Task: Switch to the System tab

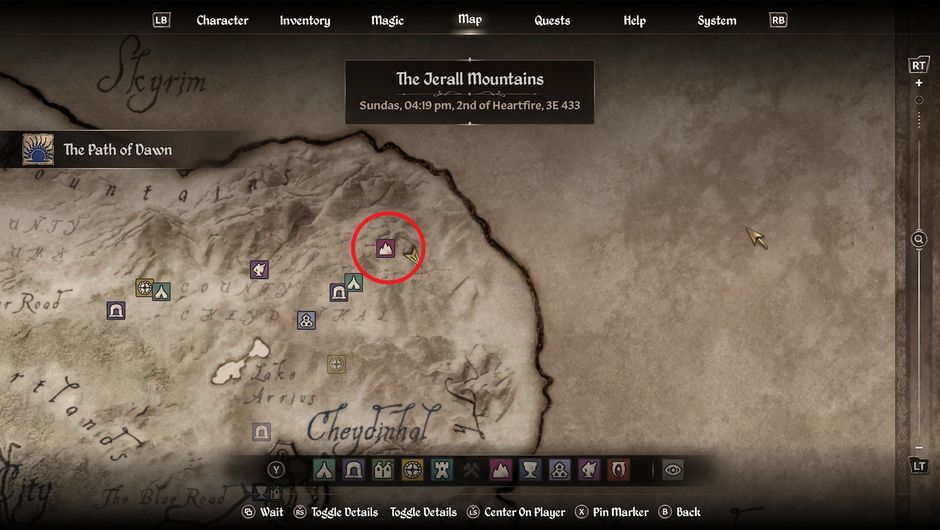Action: [x=716, y=20]
